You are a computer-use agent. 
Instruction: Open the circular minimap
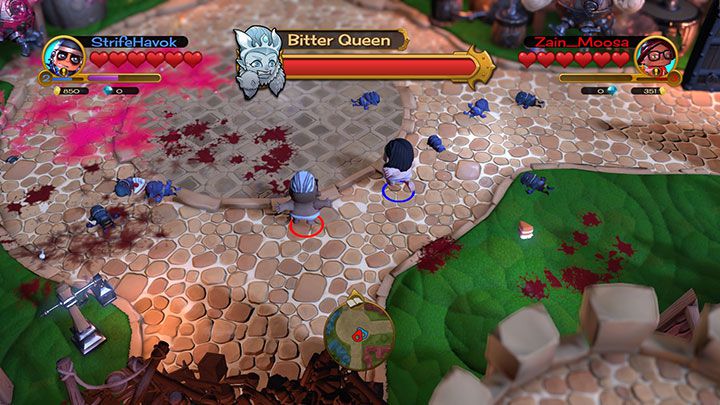tap(360, 334)
